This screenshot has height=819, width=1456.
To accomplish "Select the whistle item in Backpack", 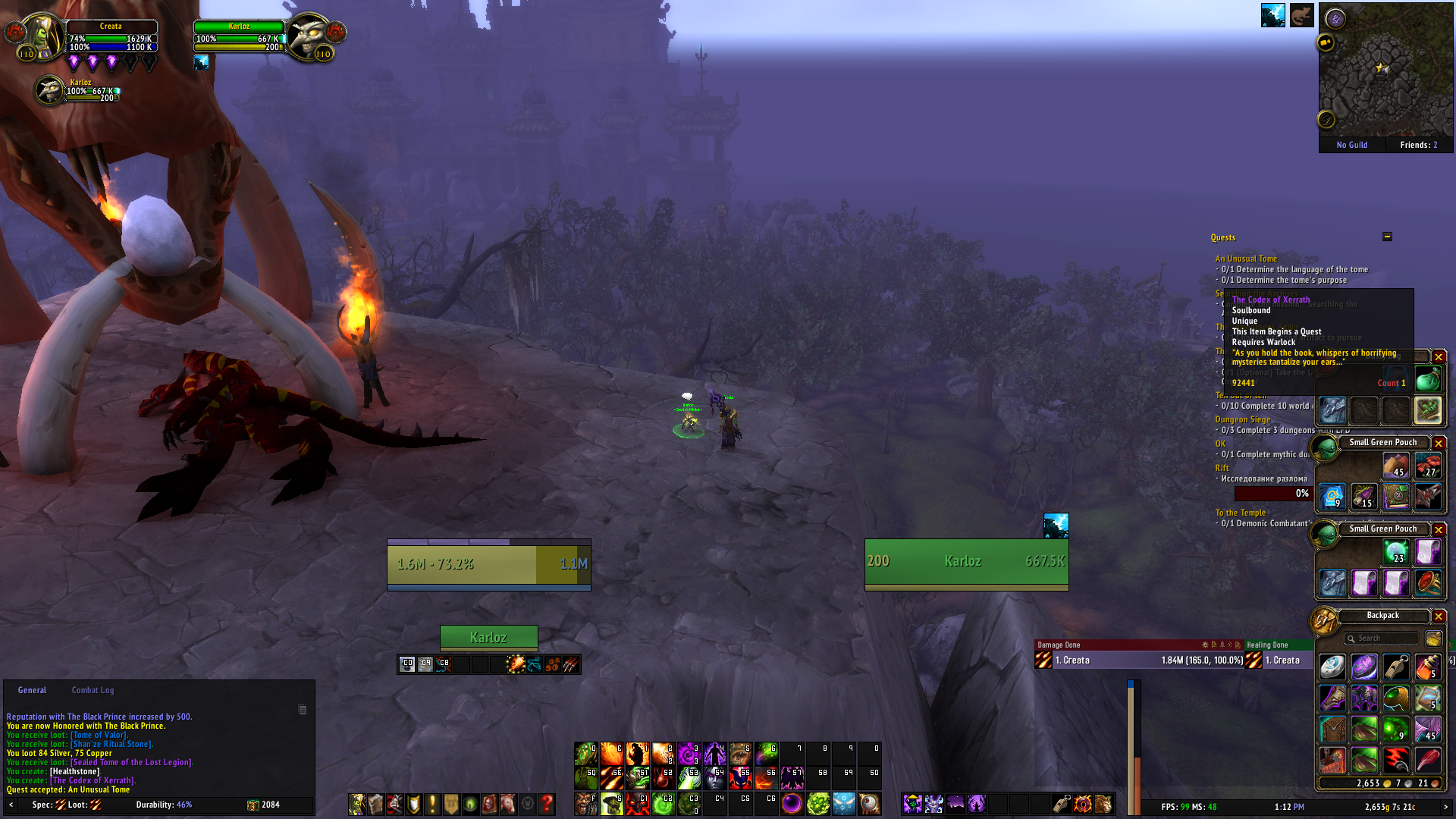I will pyautogui.click(x=1396, y=667).
